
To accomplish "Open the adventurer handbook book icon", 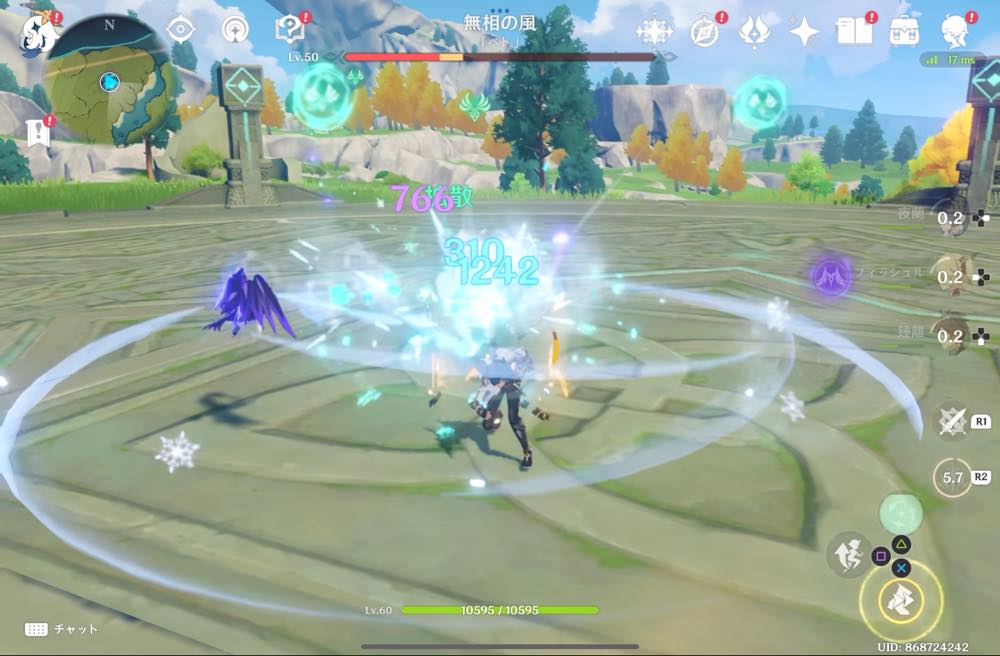I will pyautogui.click(x=855, y=32).
